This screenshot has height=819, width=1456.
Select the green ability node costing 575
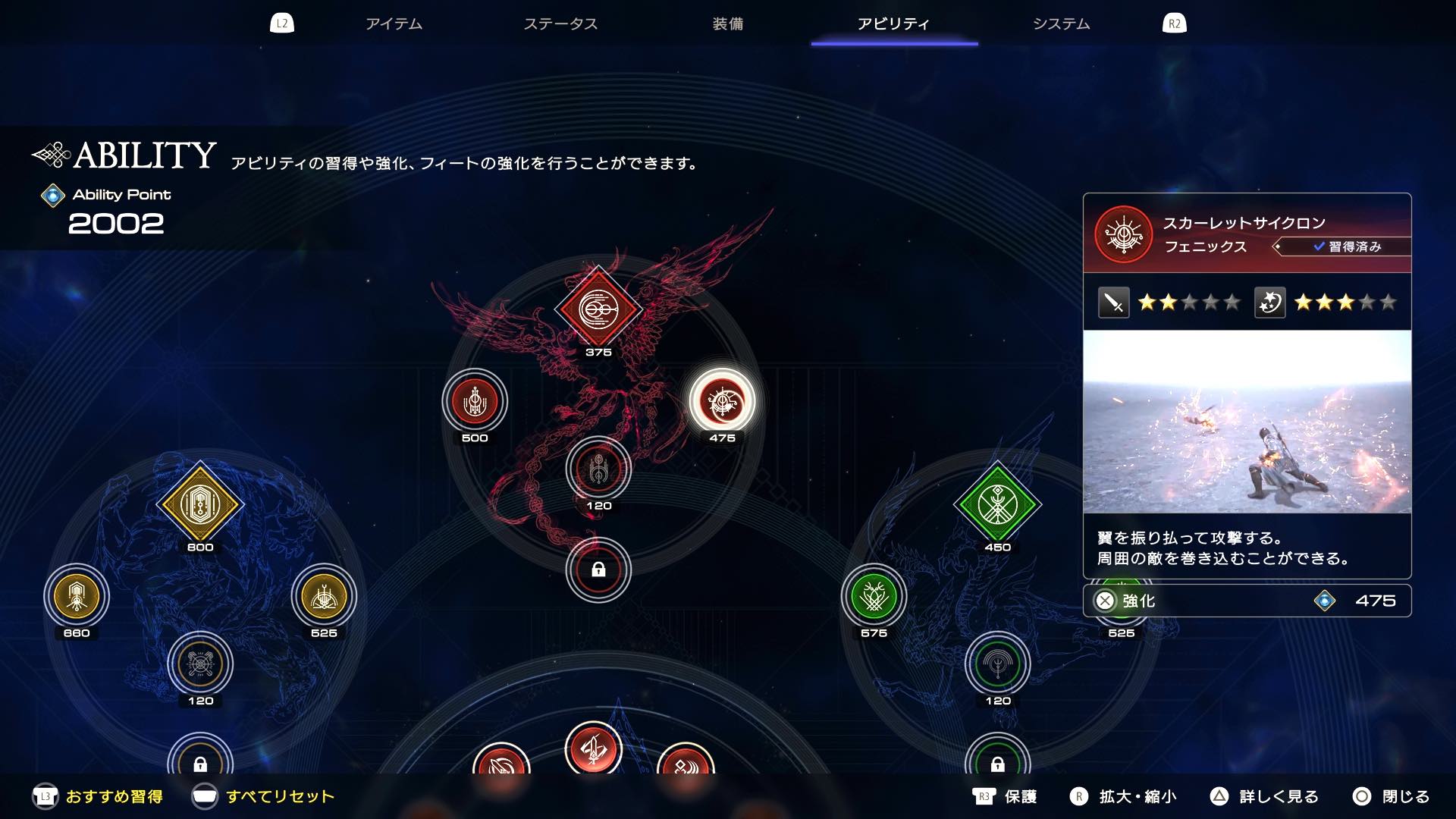pos(874,597)
